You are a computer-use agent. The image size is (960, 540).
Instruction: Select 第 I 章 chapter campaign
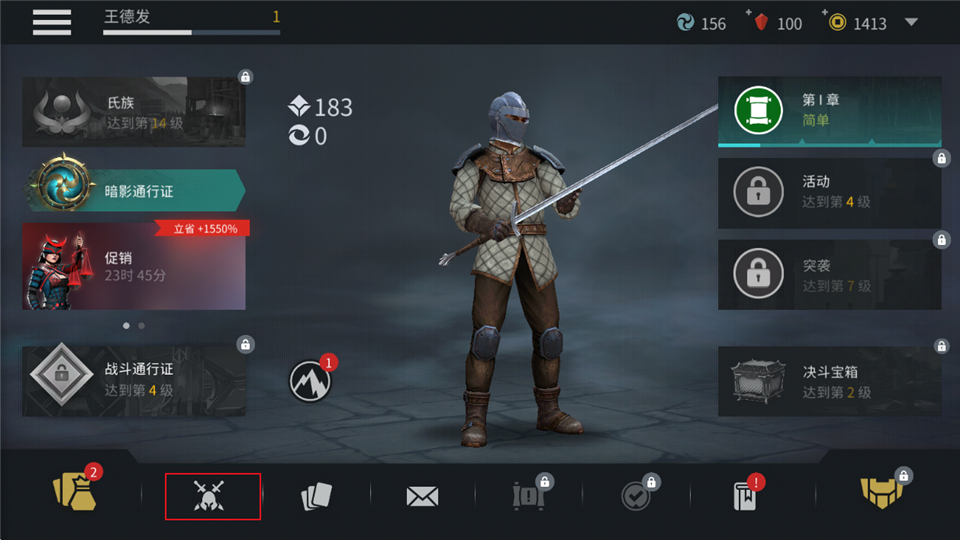pyautogui.click(x=829, y=111)
